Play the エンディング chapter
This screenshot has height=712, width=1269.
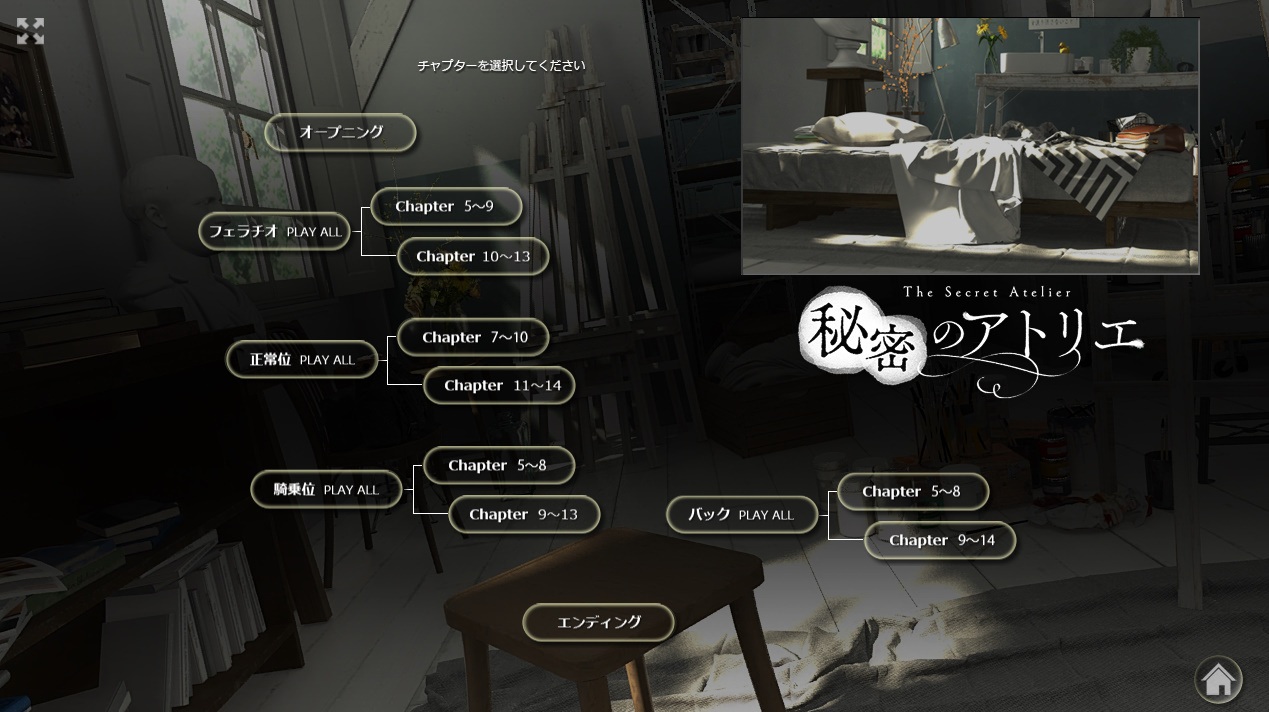pos(598,622)
